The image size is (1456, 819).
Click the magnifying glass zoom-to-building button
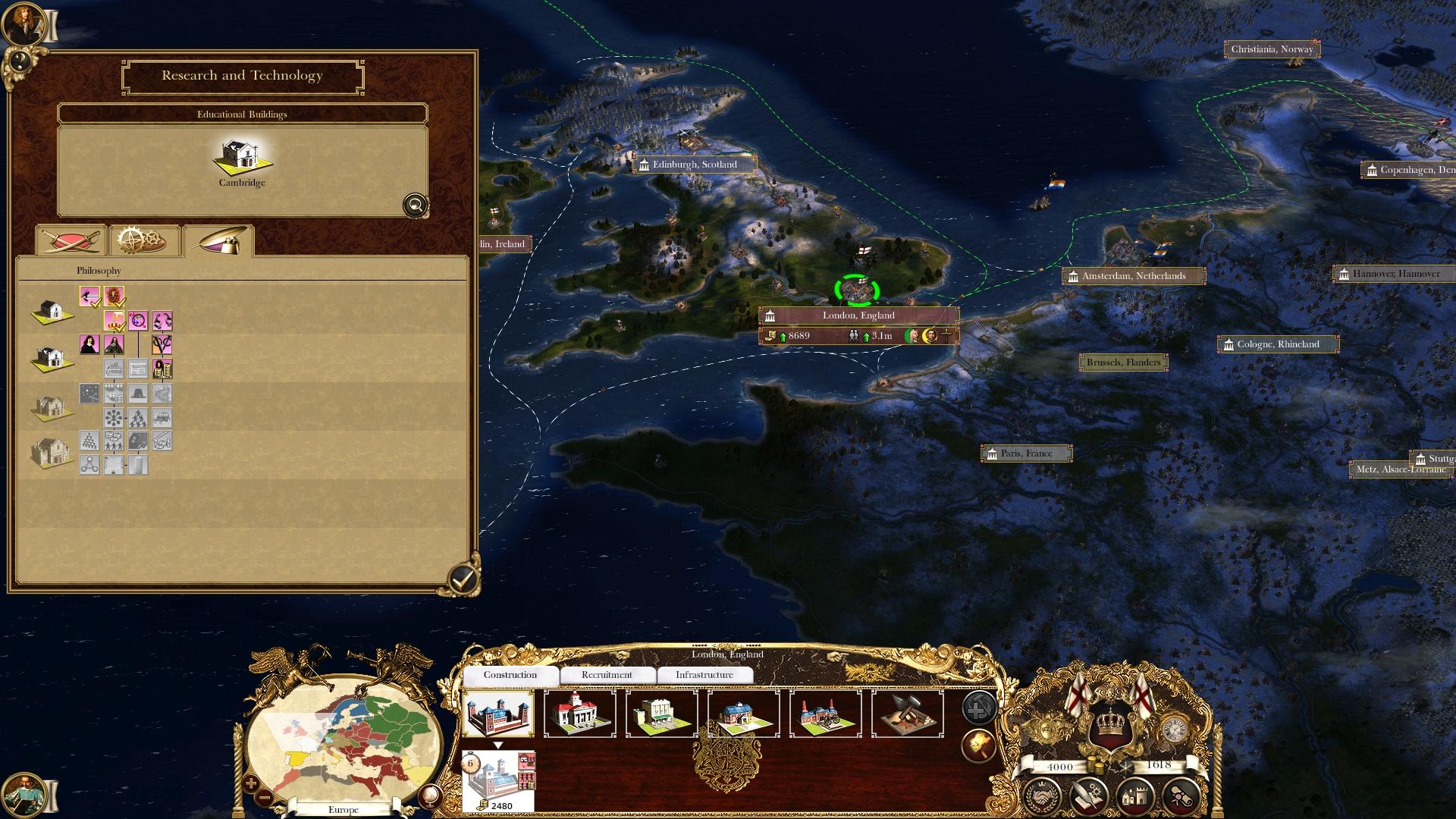click(416, 205)
